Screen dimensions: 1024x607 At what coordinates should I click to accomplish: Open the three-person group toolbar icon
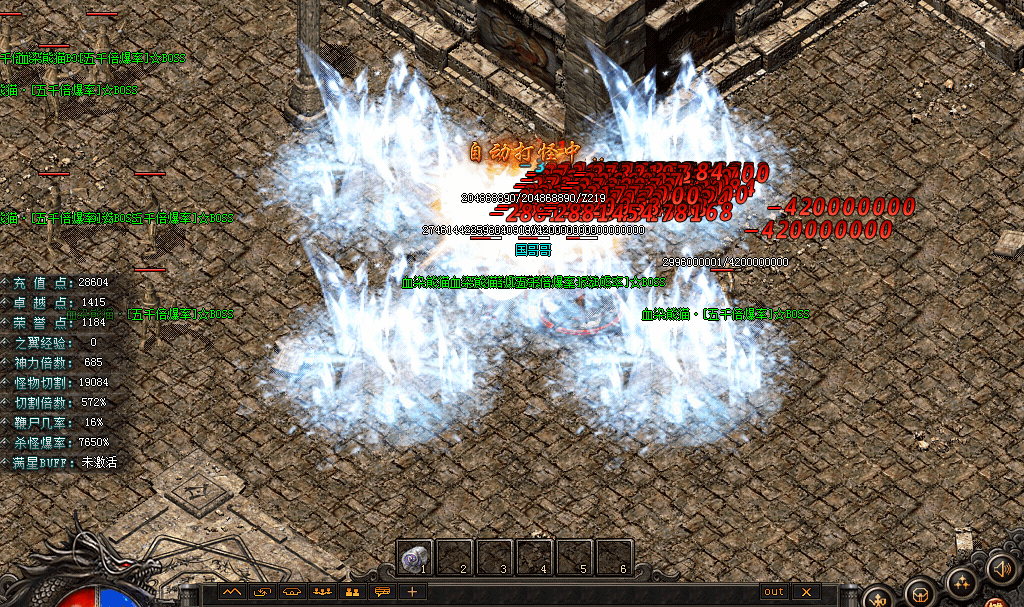(322, 592)
